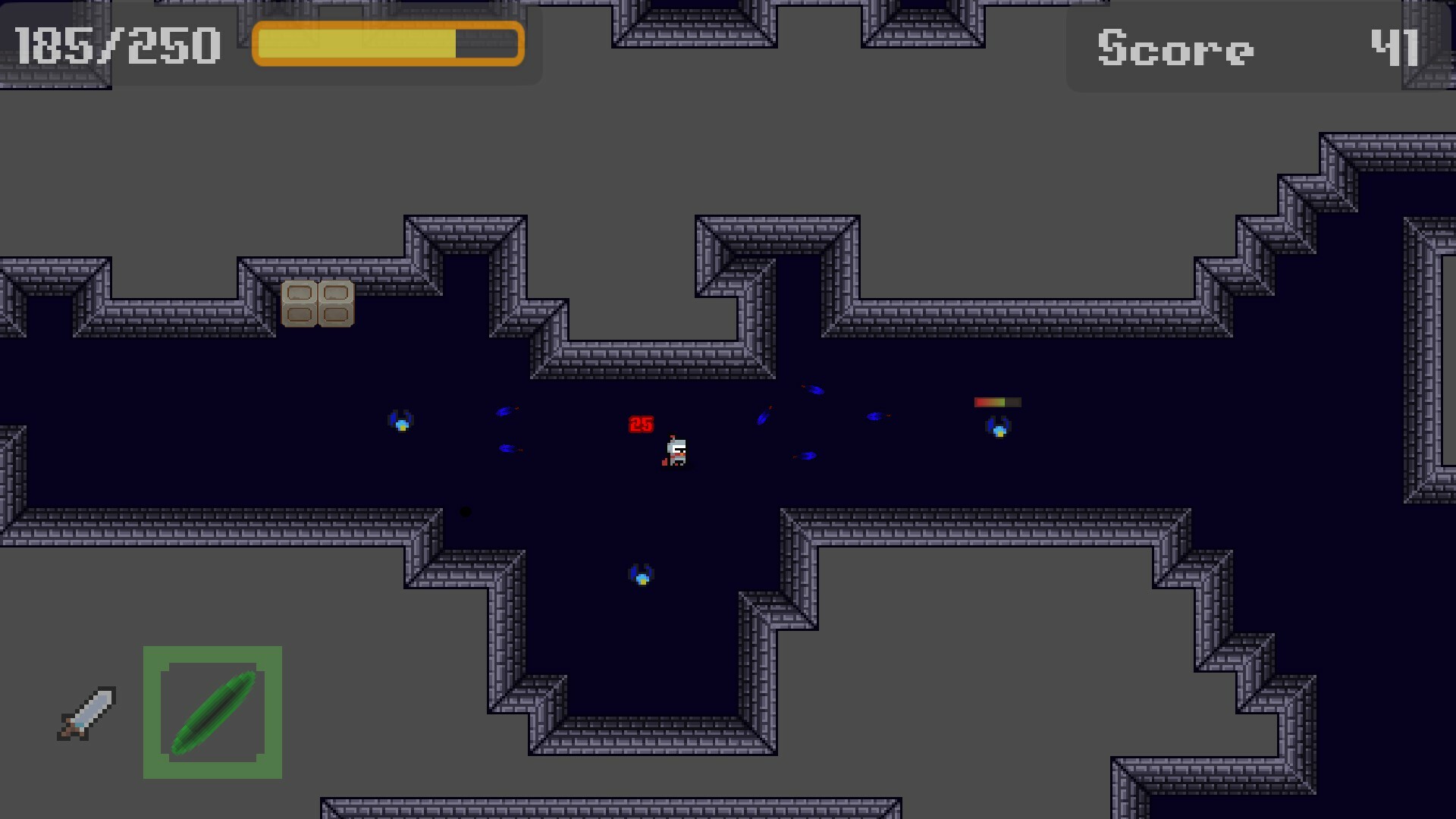
Task: Click the wooden crates near the top wall
Action: coord(318,304)
